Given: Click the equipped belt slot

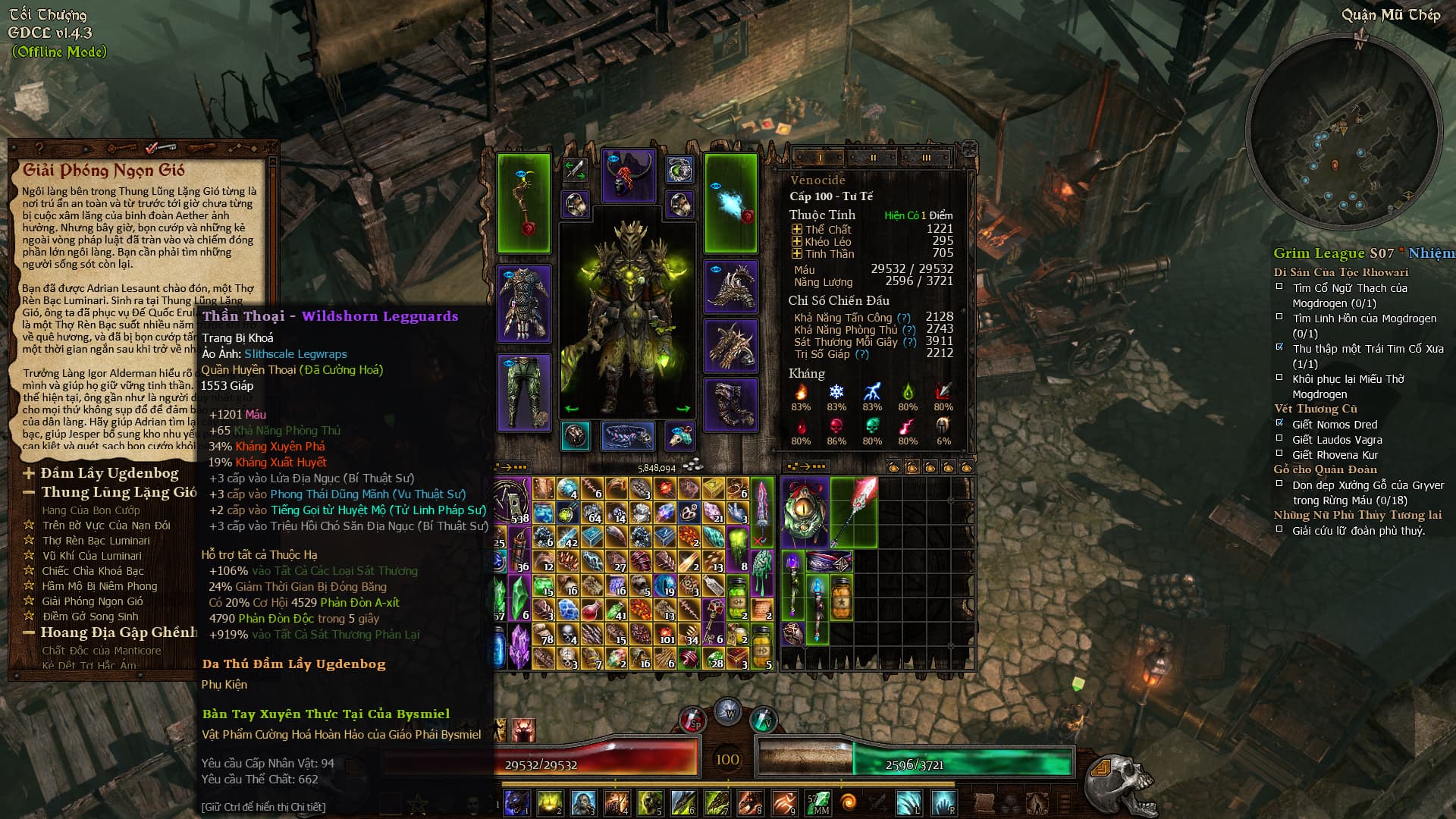Looking at the screenshot, I should [627, 436].
